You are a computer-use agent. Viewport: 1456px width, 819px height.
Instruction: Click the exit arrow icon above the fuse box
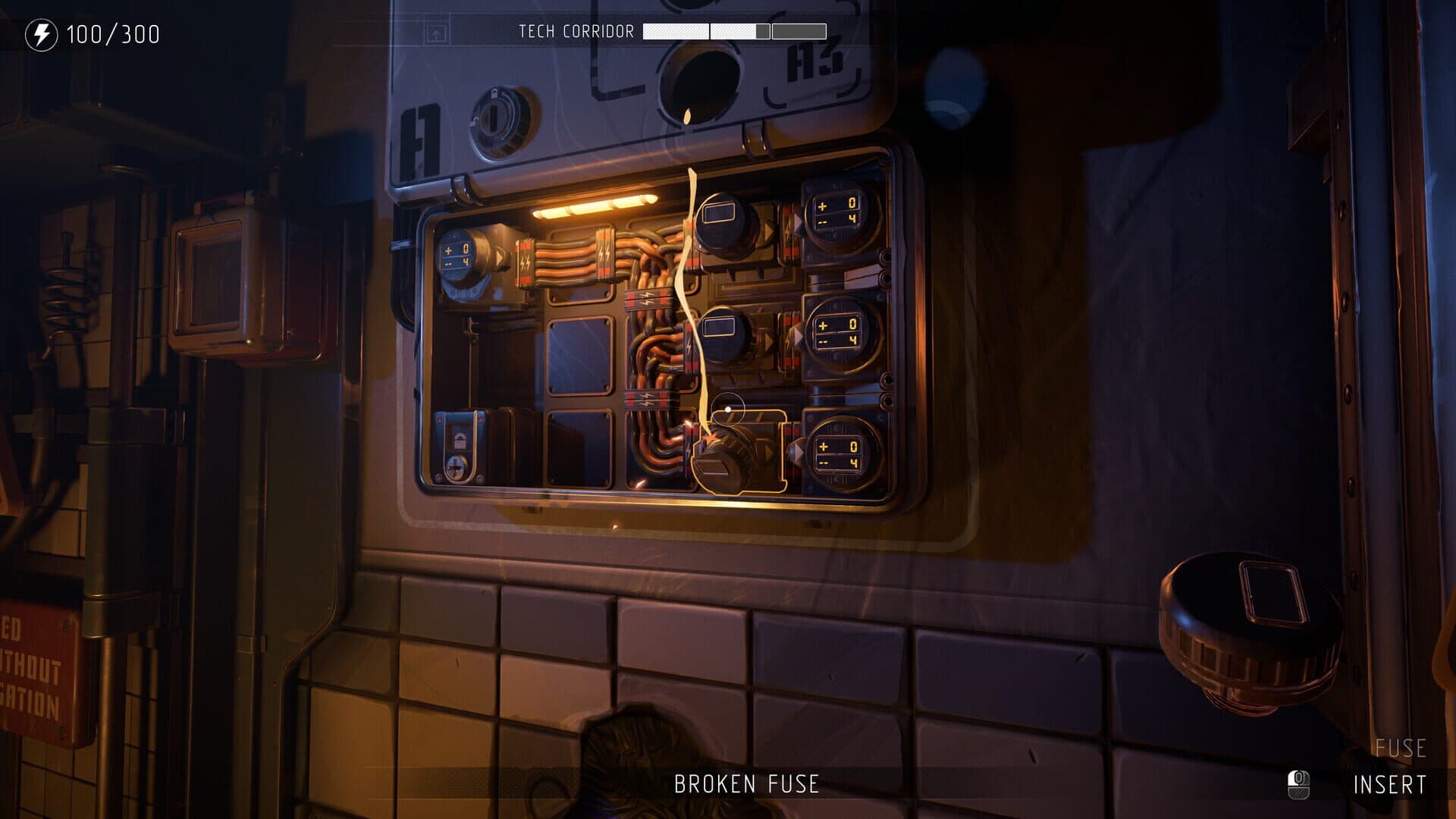pos(438,33)
